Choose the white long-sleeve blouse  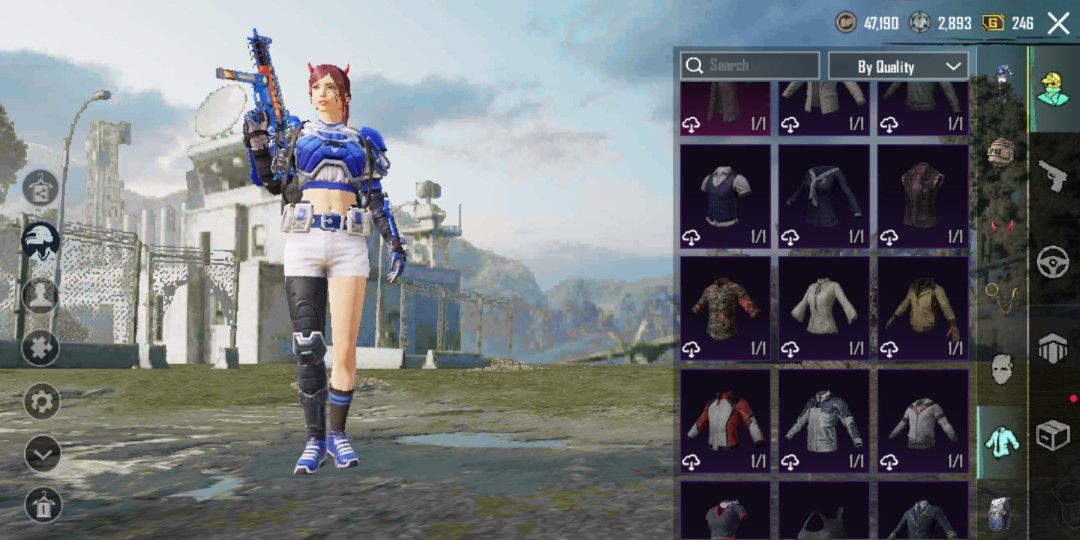[x=823, y=308]
